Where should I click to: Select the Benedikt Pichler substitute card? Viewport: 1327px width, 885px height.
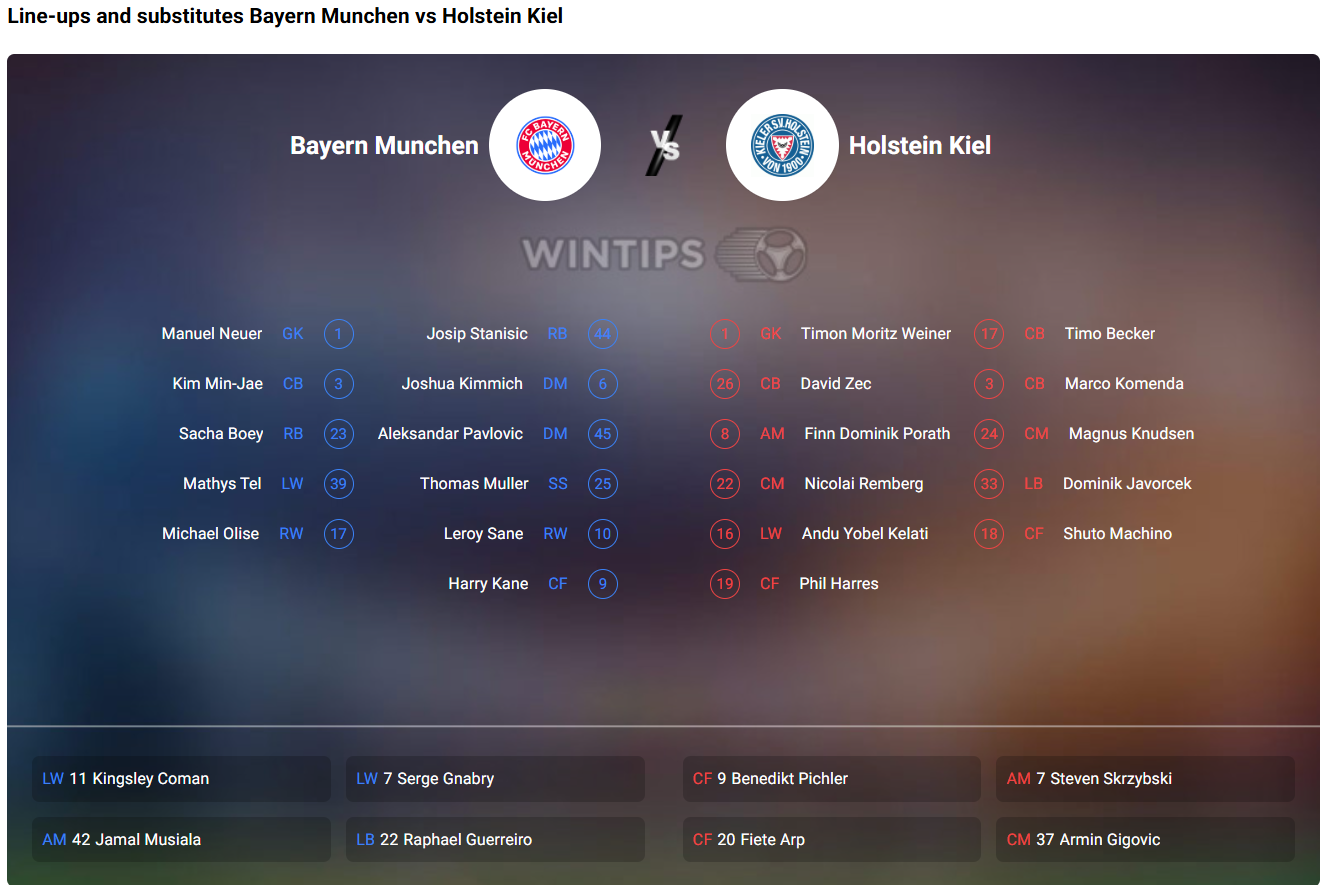(x=831, y=778)
